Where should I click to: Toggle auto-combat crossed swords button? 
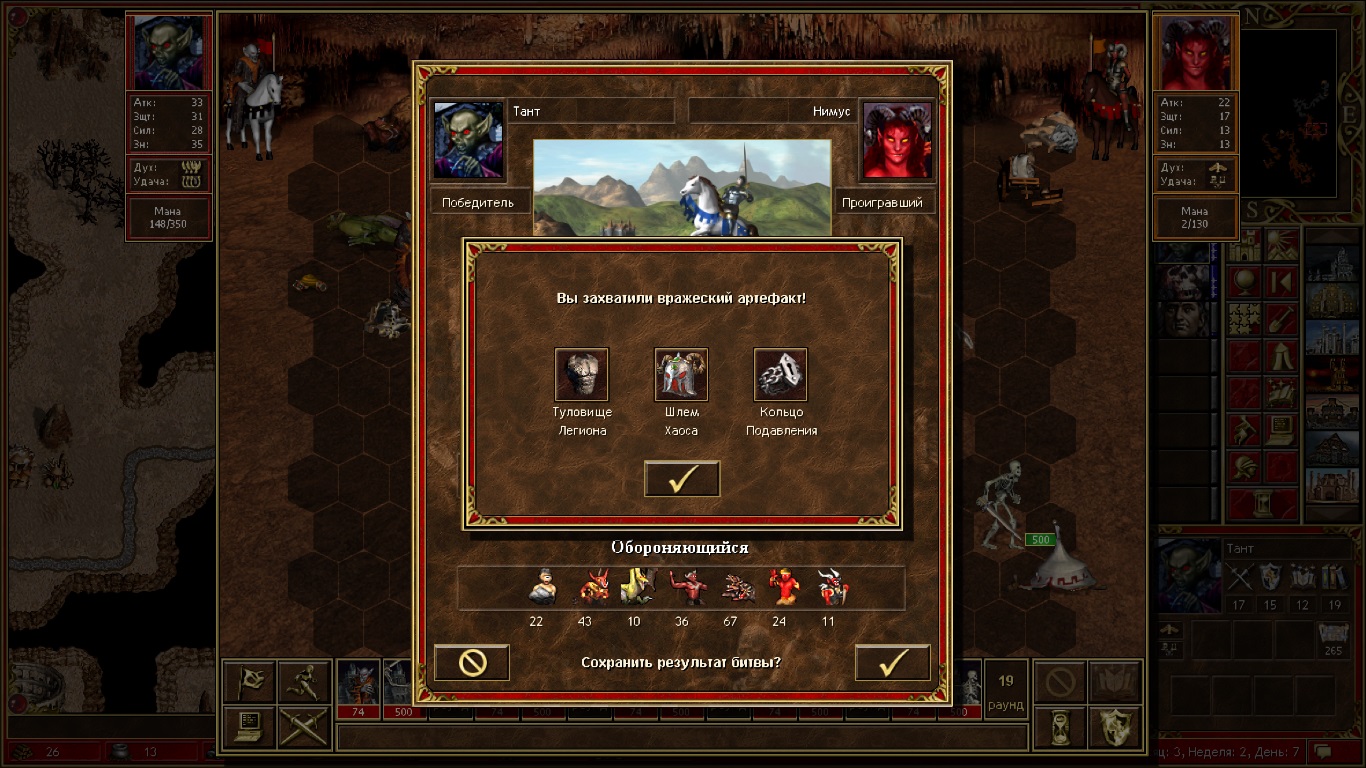tap(304, 727)
